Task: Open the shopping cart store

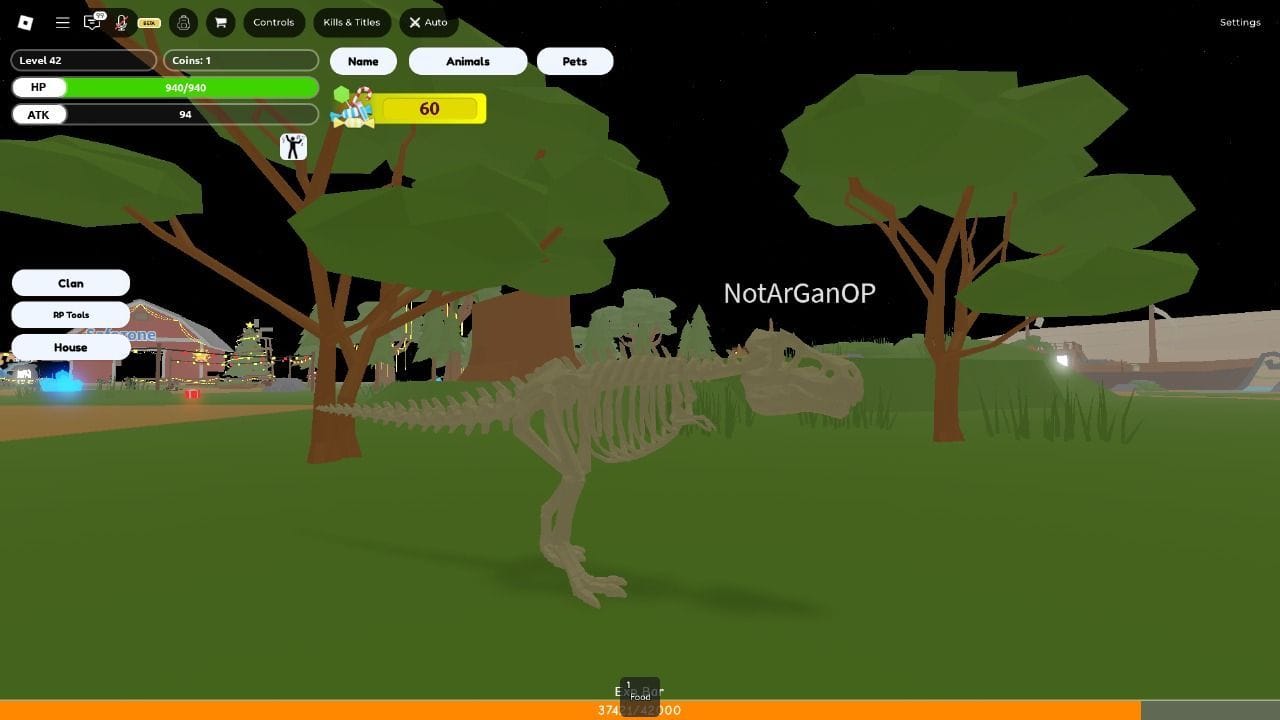Action: pos(221,22)
